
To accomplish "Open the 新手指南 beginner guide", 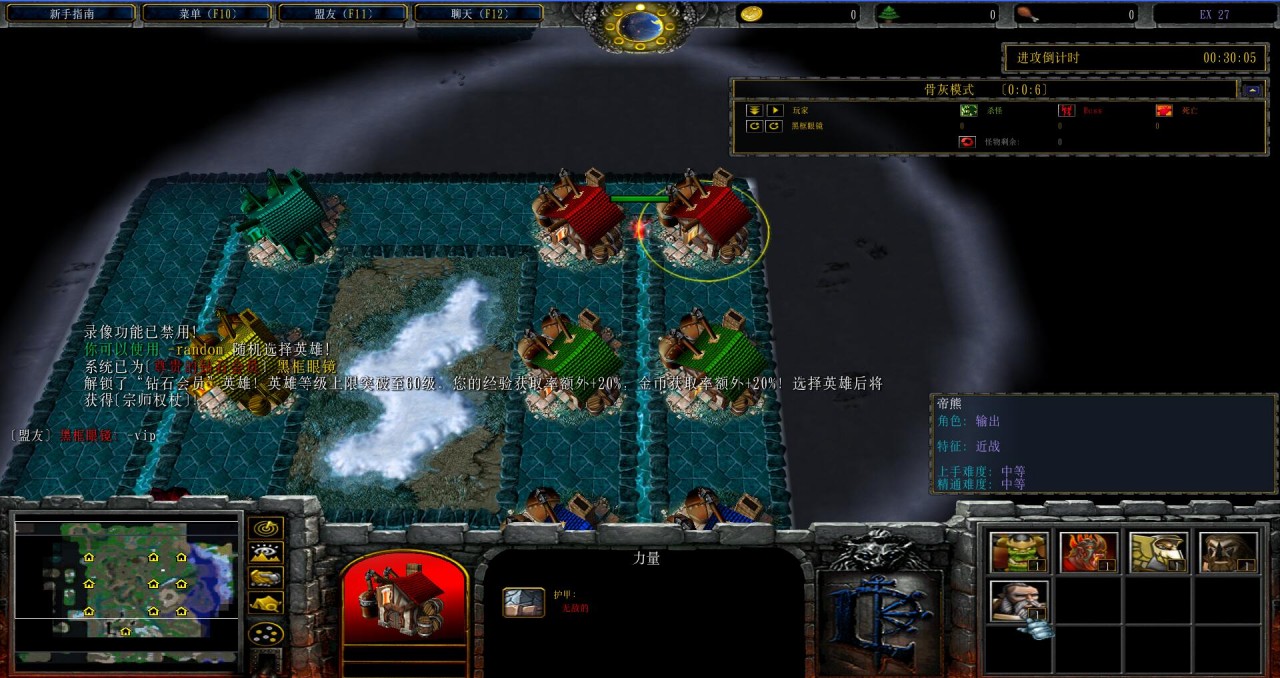I will pyautogui.click(x=69, y=14).
